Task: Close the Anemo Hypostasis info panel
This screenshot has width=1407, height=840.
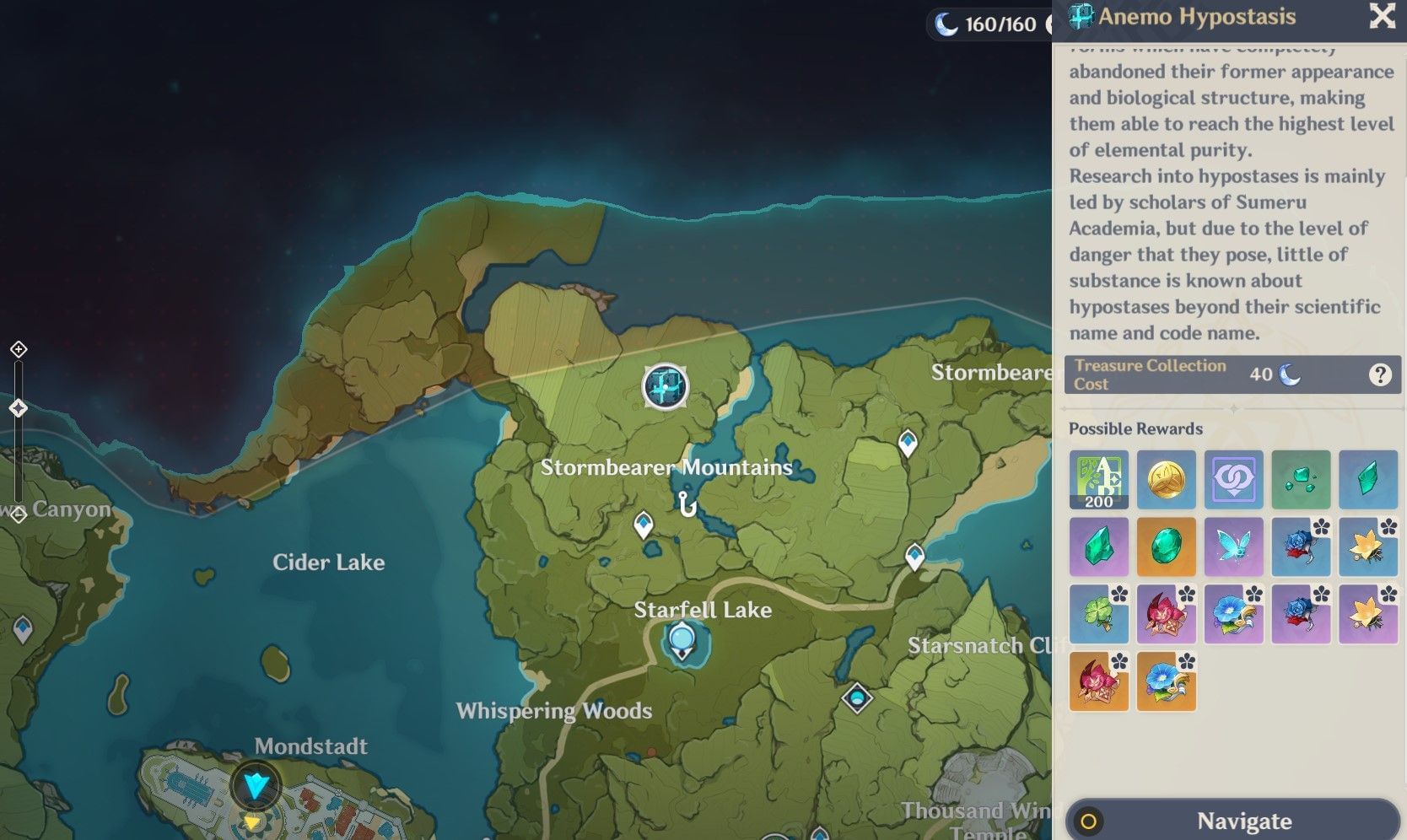Action: pos(1382,16)
